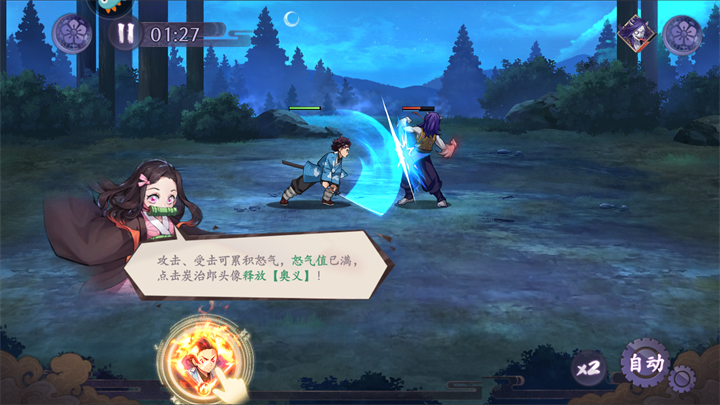Pause the battle
Screen dimensions: 720x405
[126, 34]
